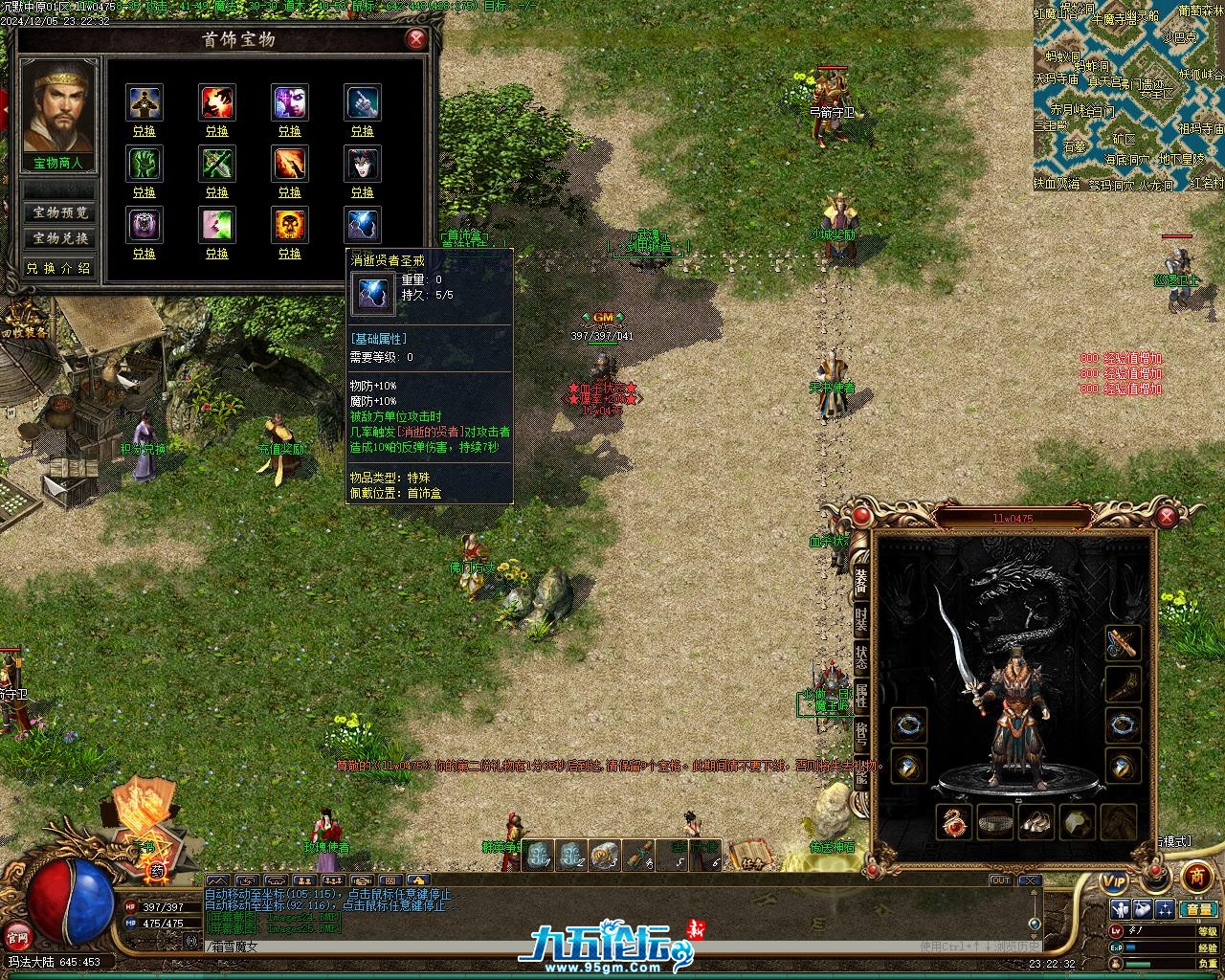Focus the chat input field
This screenshot has height=980, width=1225.
[x=555, y=947]
